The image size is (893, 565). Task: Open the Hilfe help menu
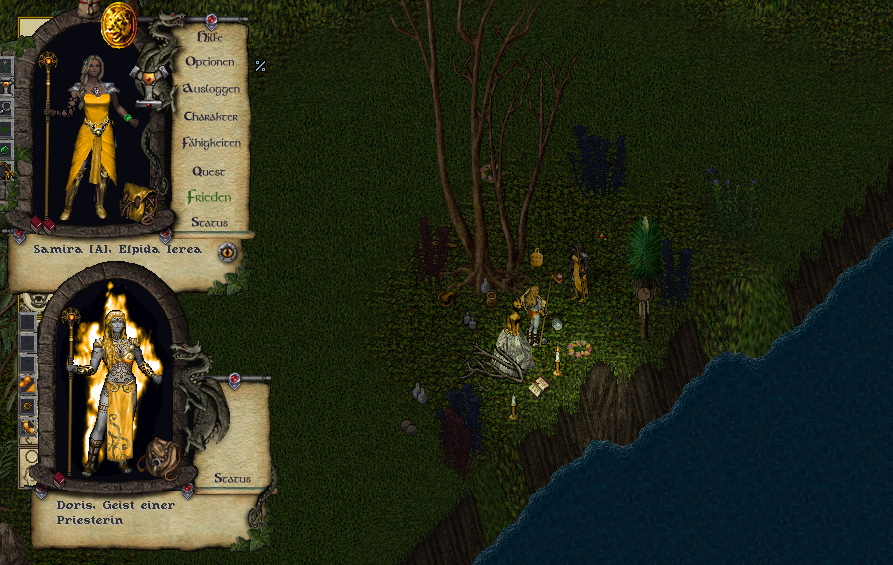tap(210, 36)
